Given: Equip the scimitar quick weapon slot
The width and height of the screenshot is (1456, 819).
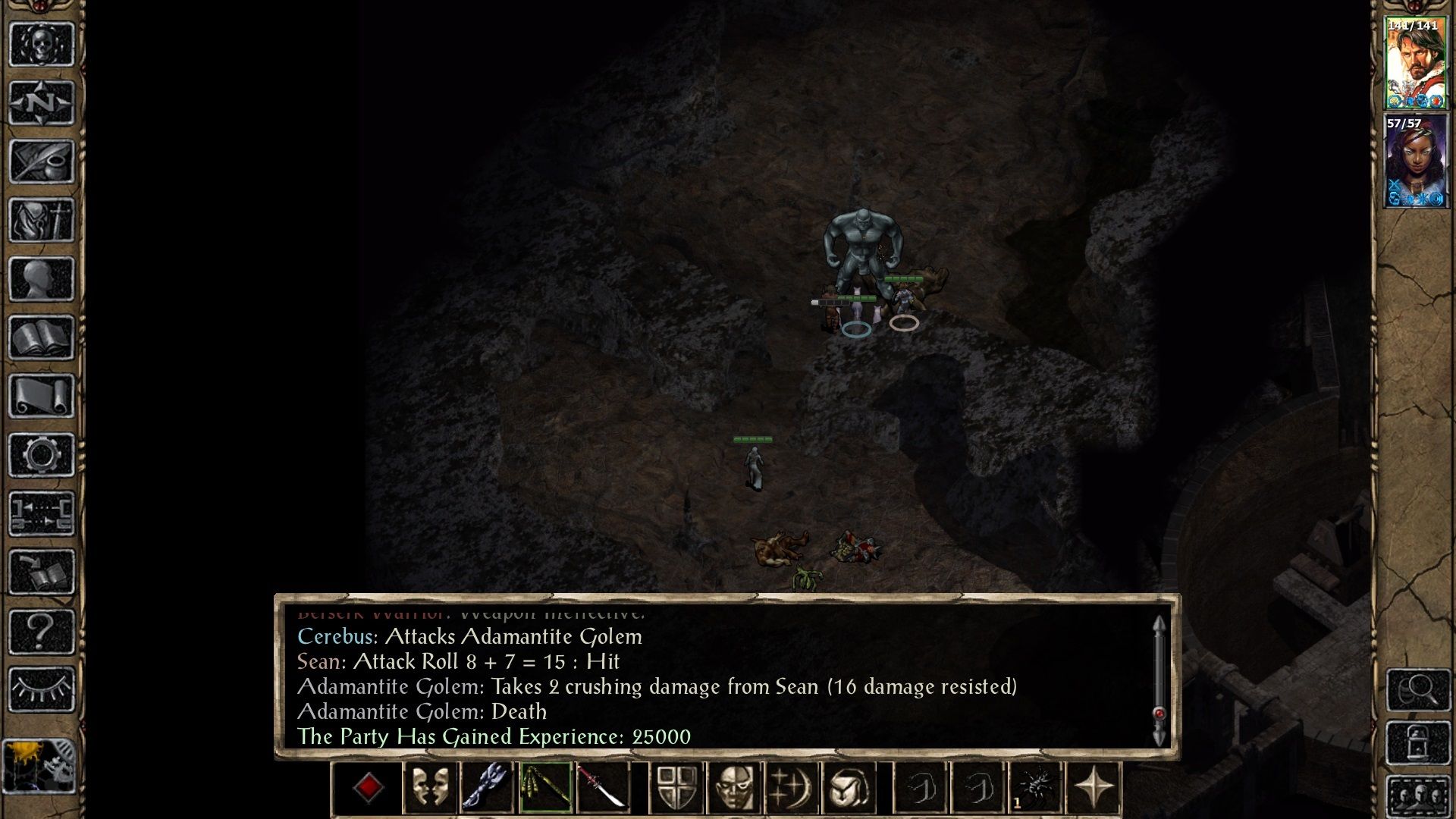Looking at the screenshot, I should (x=603, y=787).
